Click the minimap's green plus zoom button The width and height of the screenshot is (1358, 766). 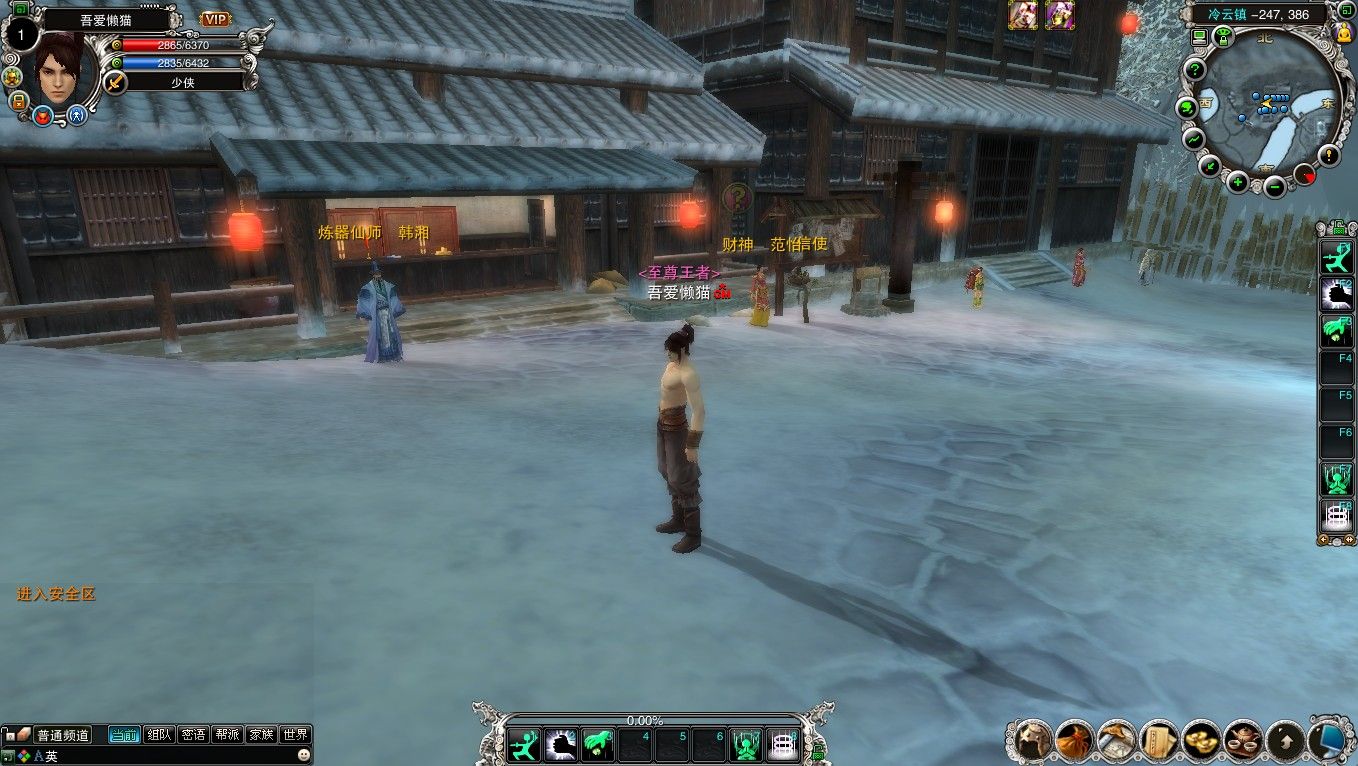[1238, 182]
